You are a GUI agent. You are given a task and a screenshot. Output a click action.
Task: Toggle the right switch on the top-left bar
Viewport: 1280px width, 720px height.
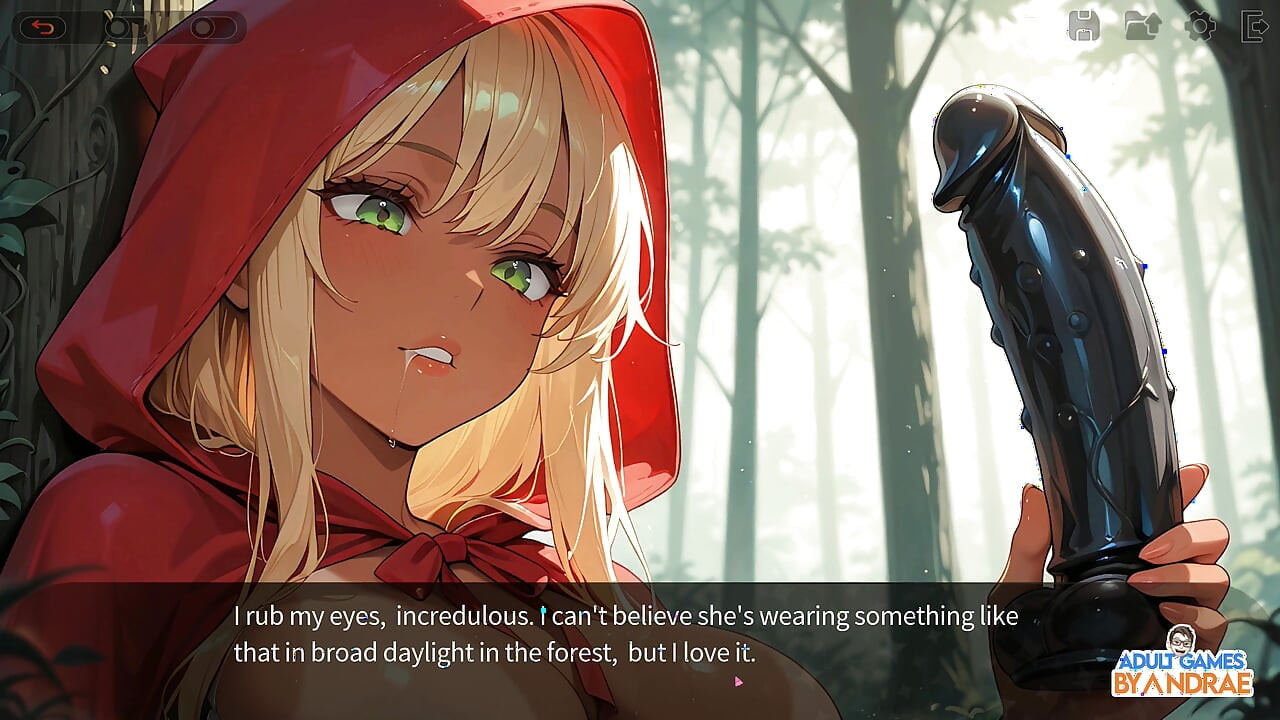click(211, 29)
